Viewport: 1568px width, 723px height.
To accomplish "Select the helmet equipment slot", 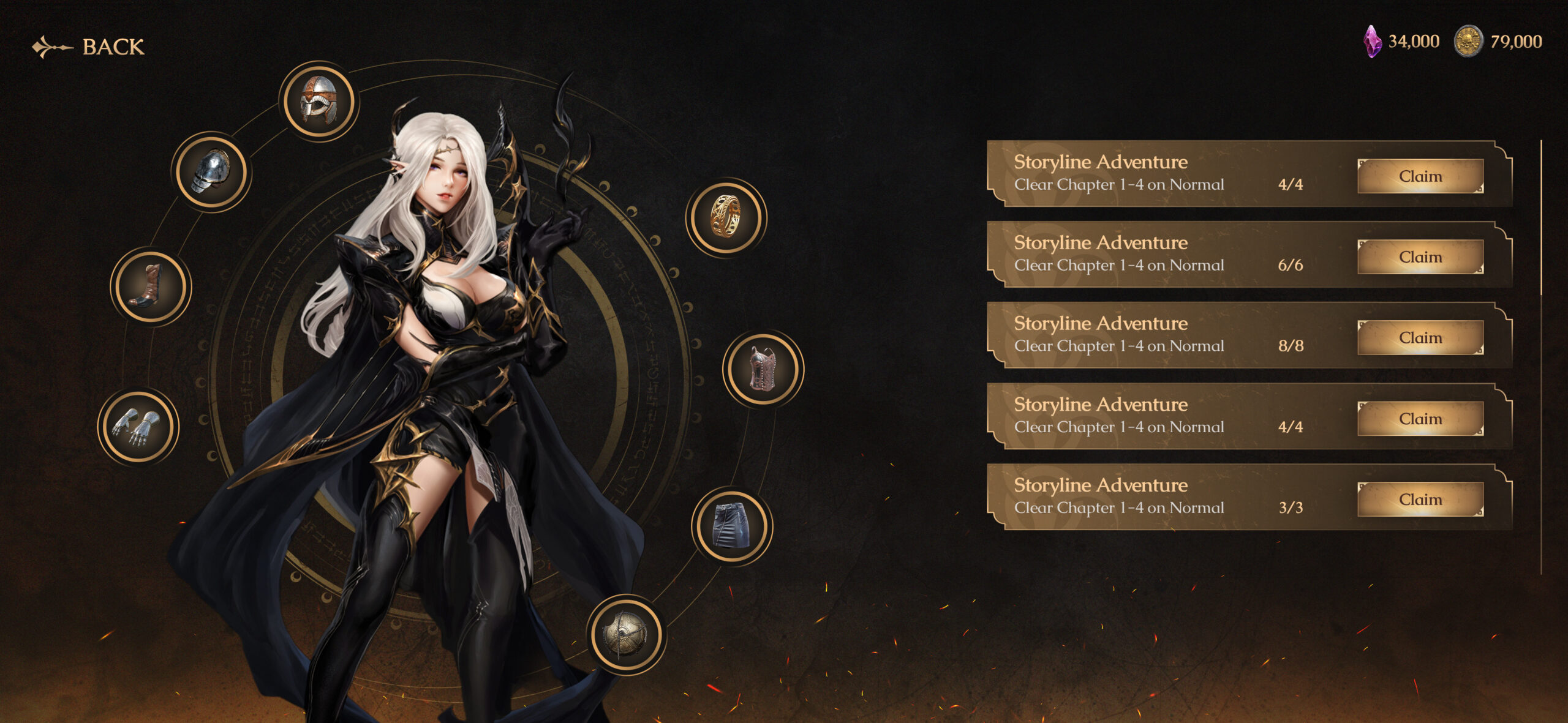I will pos(318,102).
